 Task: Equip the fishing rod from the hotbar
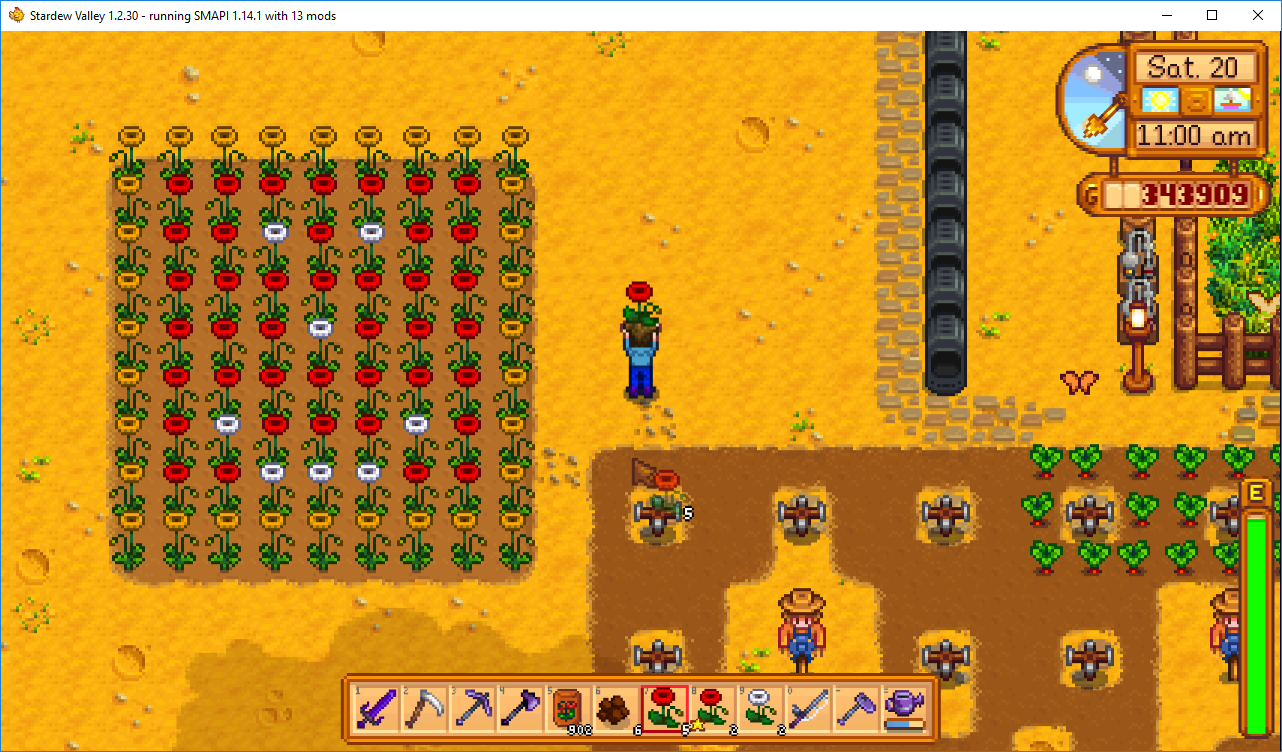807,709
